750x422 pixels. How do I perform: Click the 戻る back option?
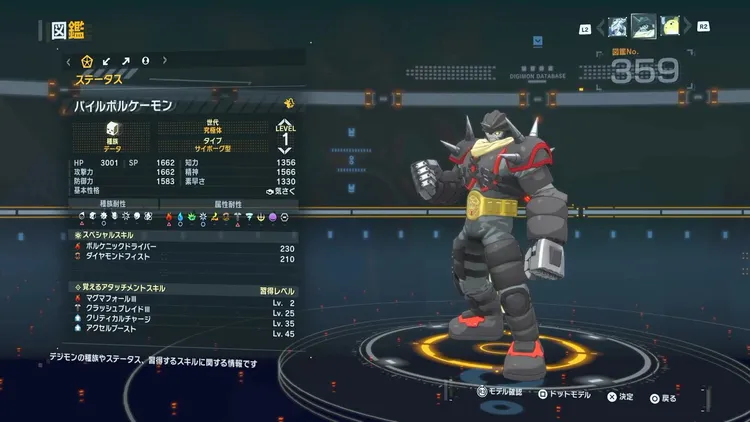662,397
